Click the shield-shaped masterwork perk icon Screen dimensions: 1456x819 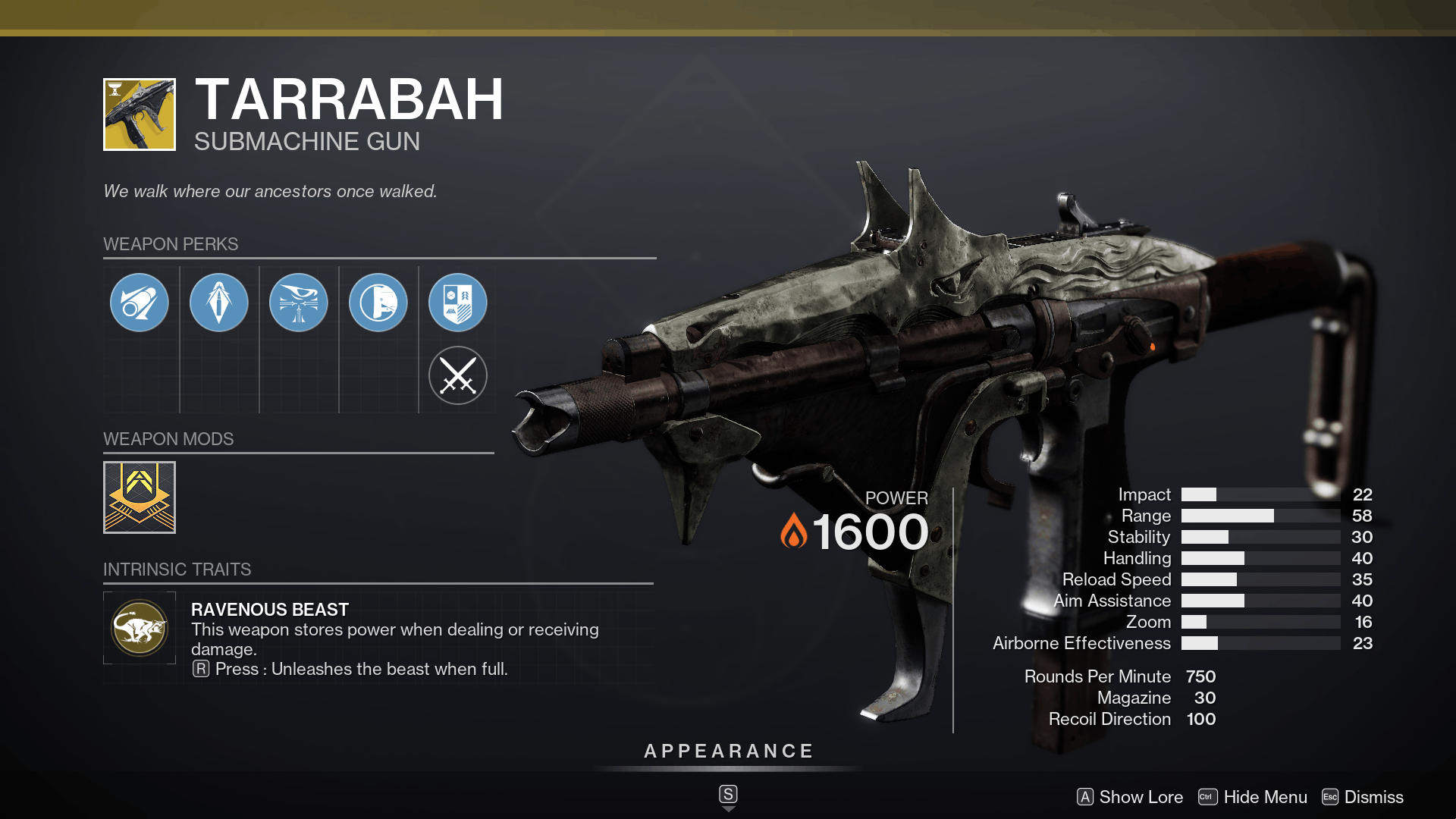[458, 302]
